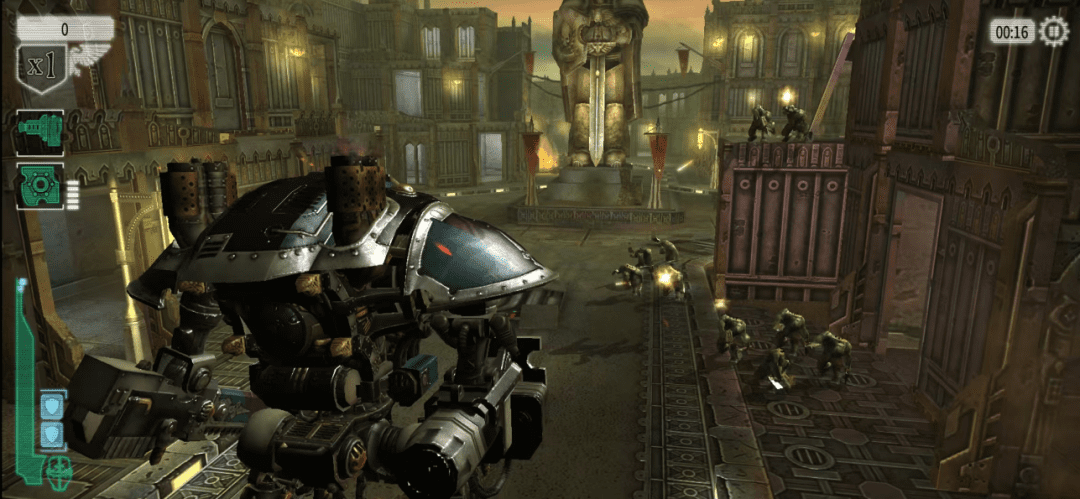The width and height of the screenshot is (1080, 499).
Task: Pause the game with the gear button
Action: [x=1053, y=31]
